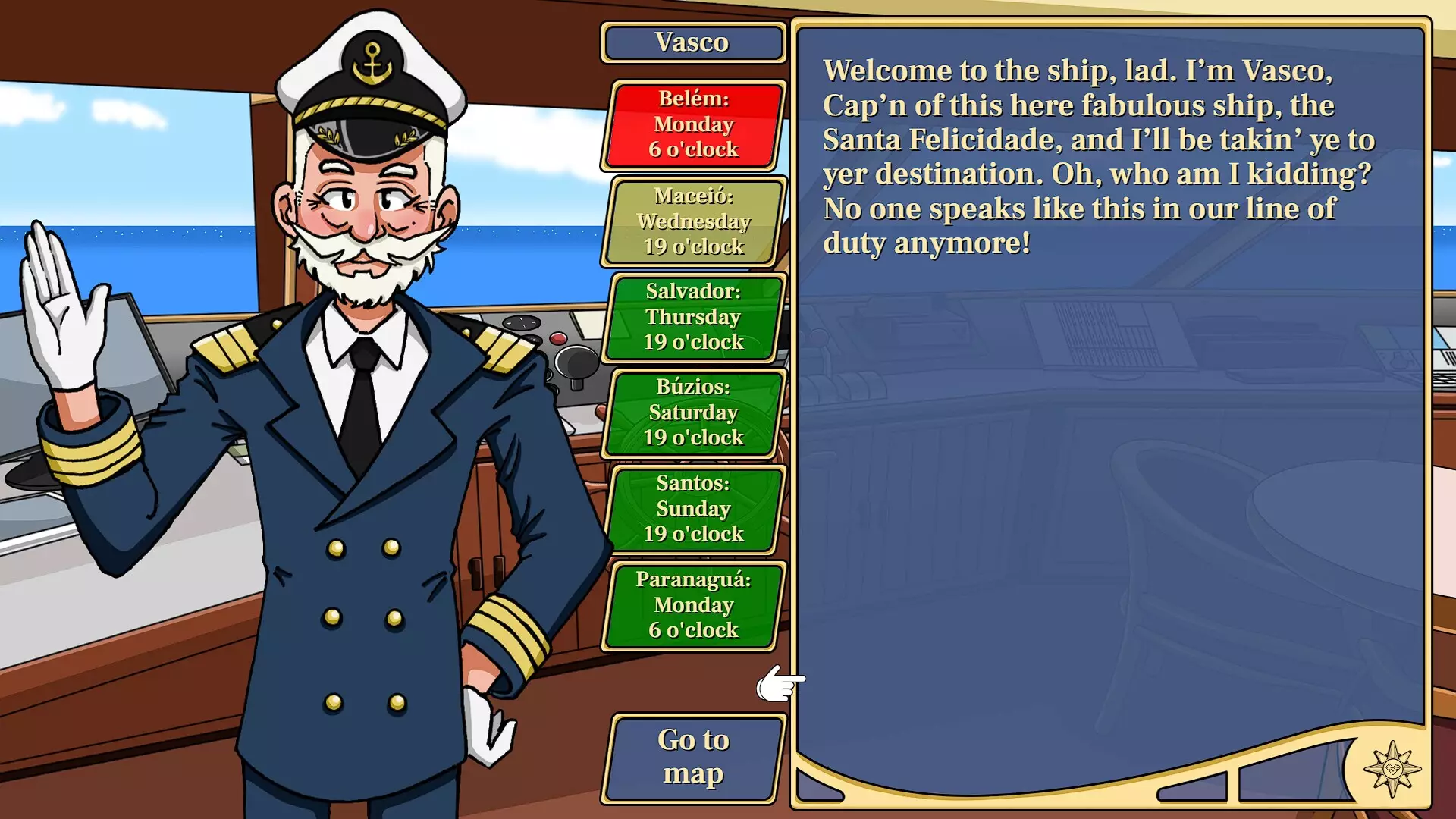Select the Paranaguá Monday 6 o'clock stop

693,605
